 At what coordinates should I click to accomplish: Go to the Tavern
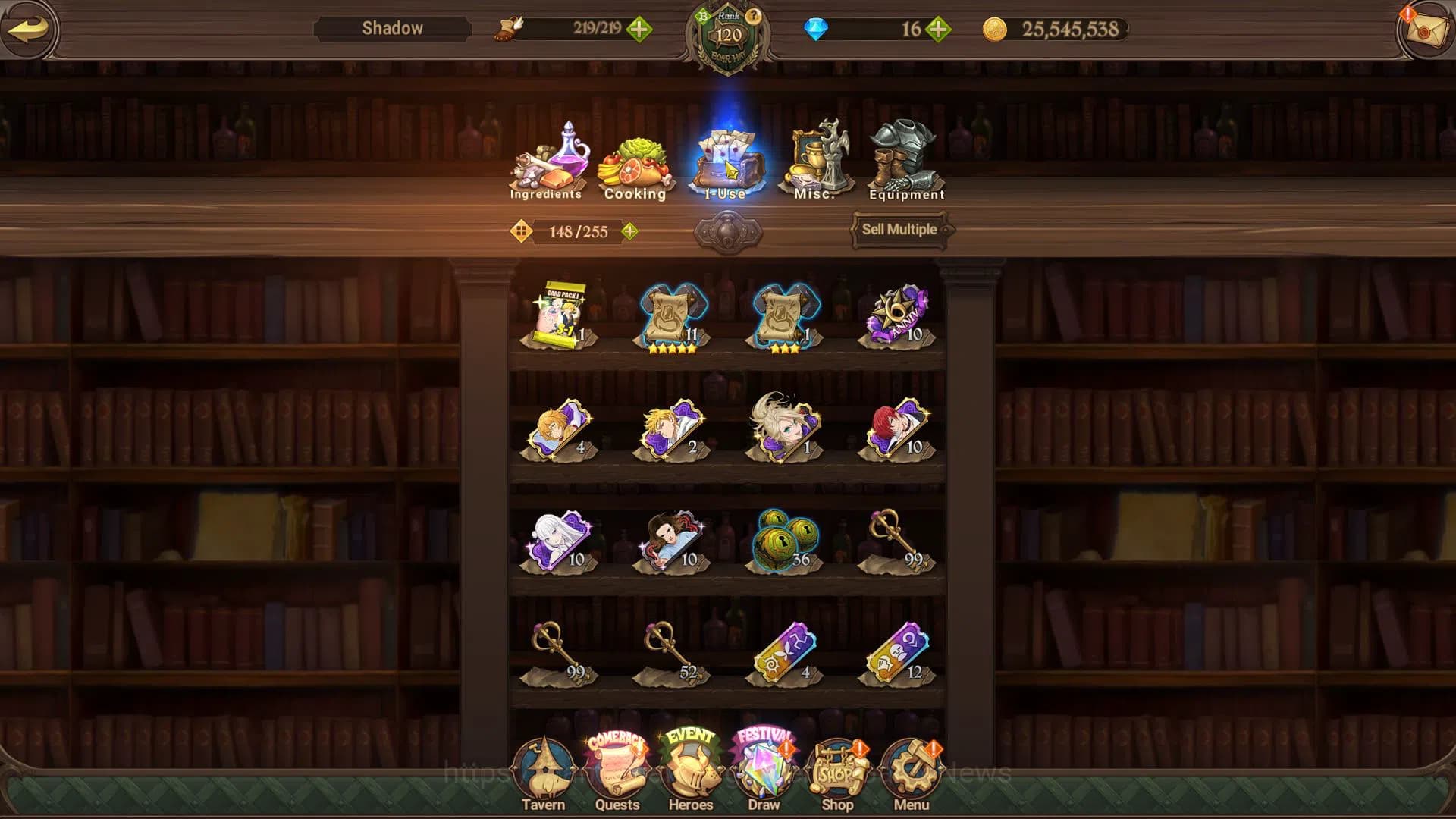coord(543,773)
